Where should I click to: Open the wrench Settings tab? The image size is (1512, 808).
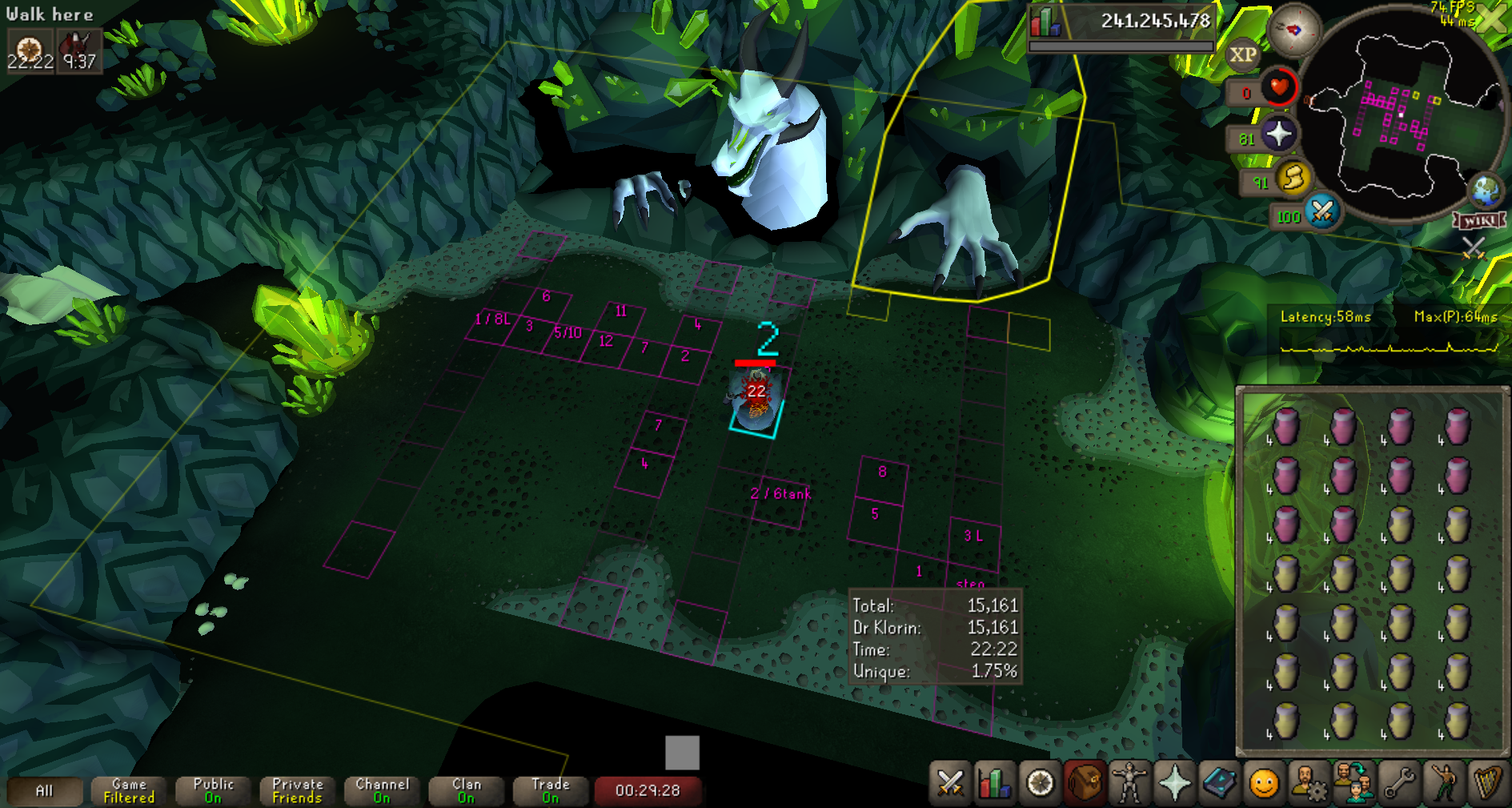1399,782
